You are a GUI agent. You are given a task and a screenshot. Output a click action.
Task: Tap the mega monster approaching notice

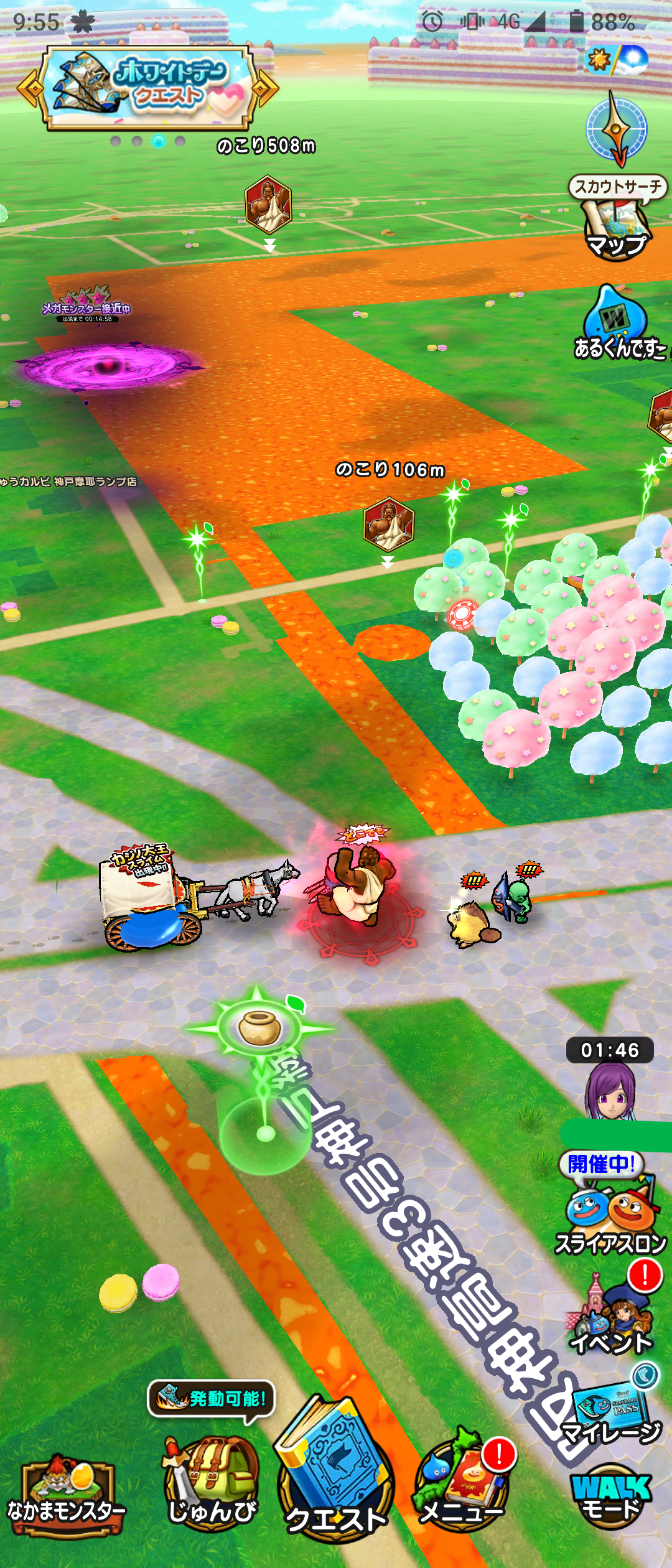[x=87, y=308]
